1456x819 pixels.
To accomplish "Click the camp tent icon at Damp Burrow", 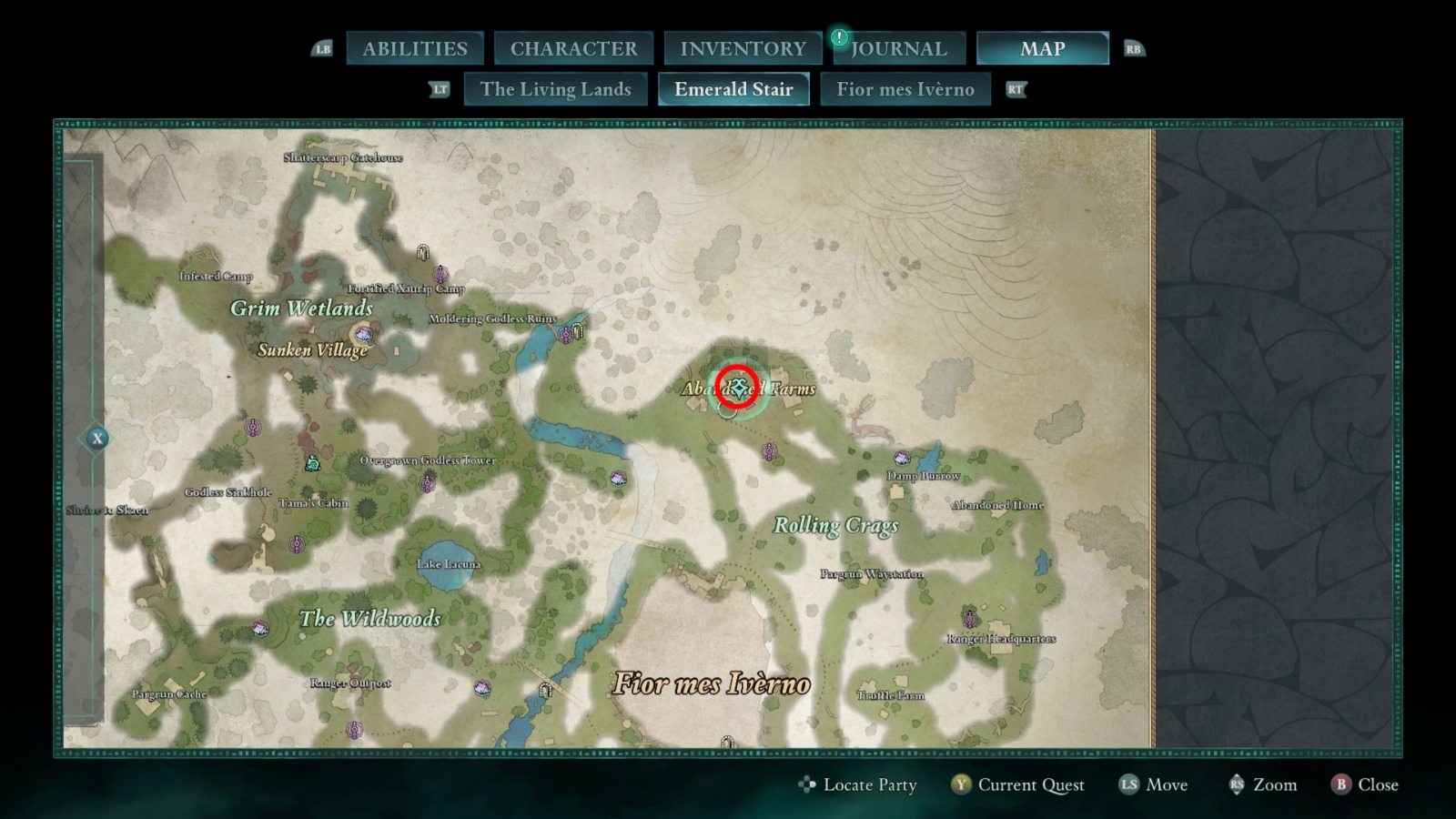I will pyautogui.click(x=902, y=458).
